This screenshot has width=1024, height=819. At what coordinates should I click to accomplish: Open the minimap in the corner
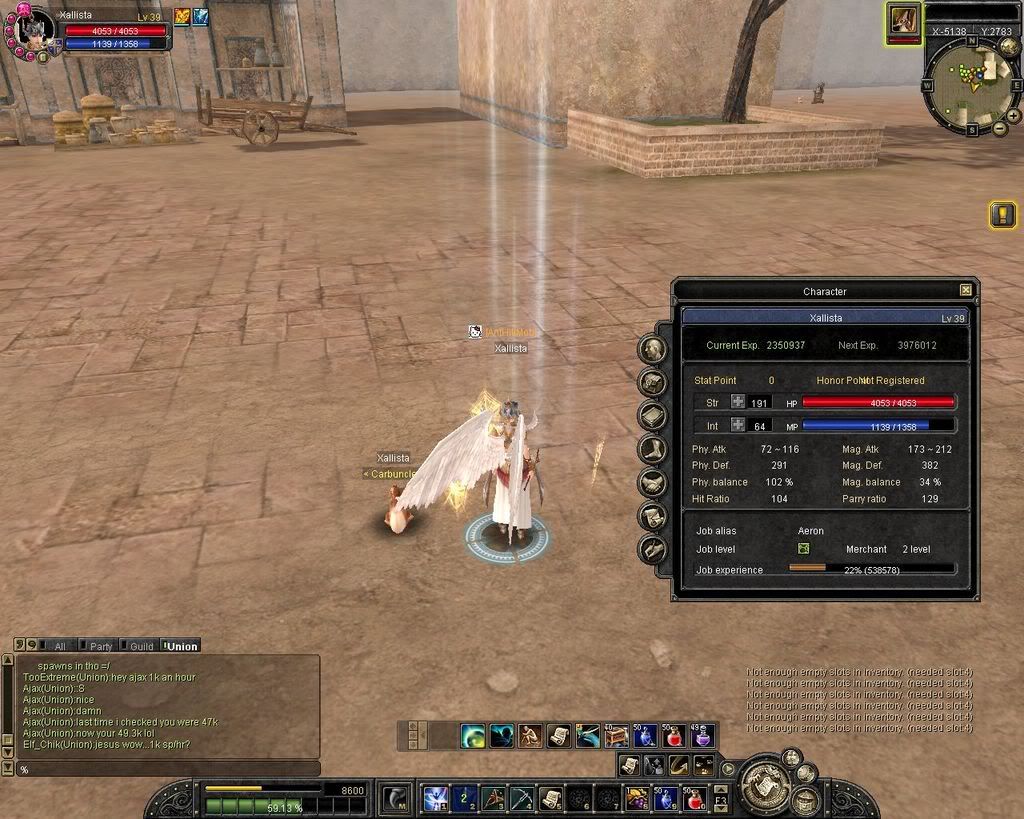(968, 81)
